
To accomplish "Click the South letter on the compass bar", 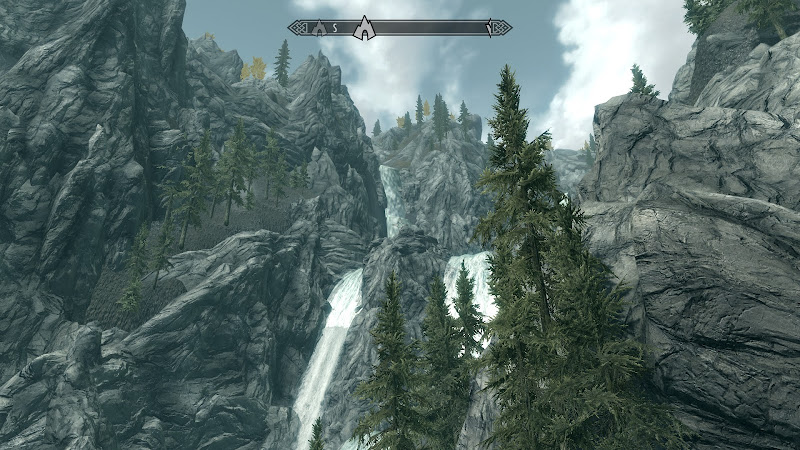I will [x=336, y=28].
